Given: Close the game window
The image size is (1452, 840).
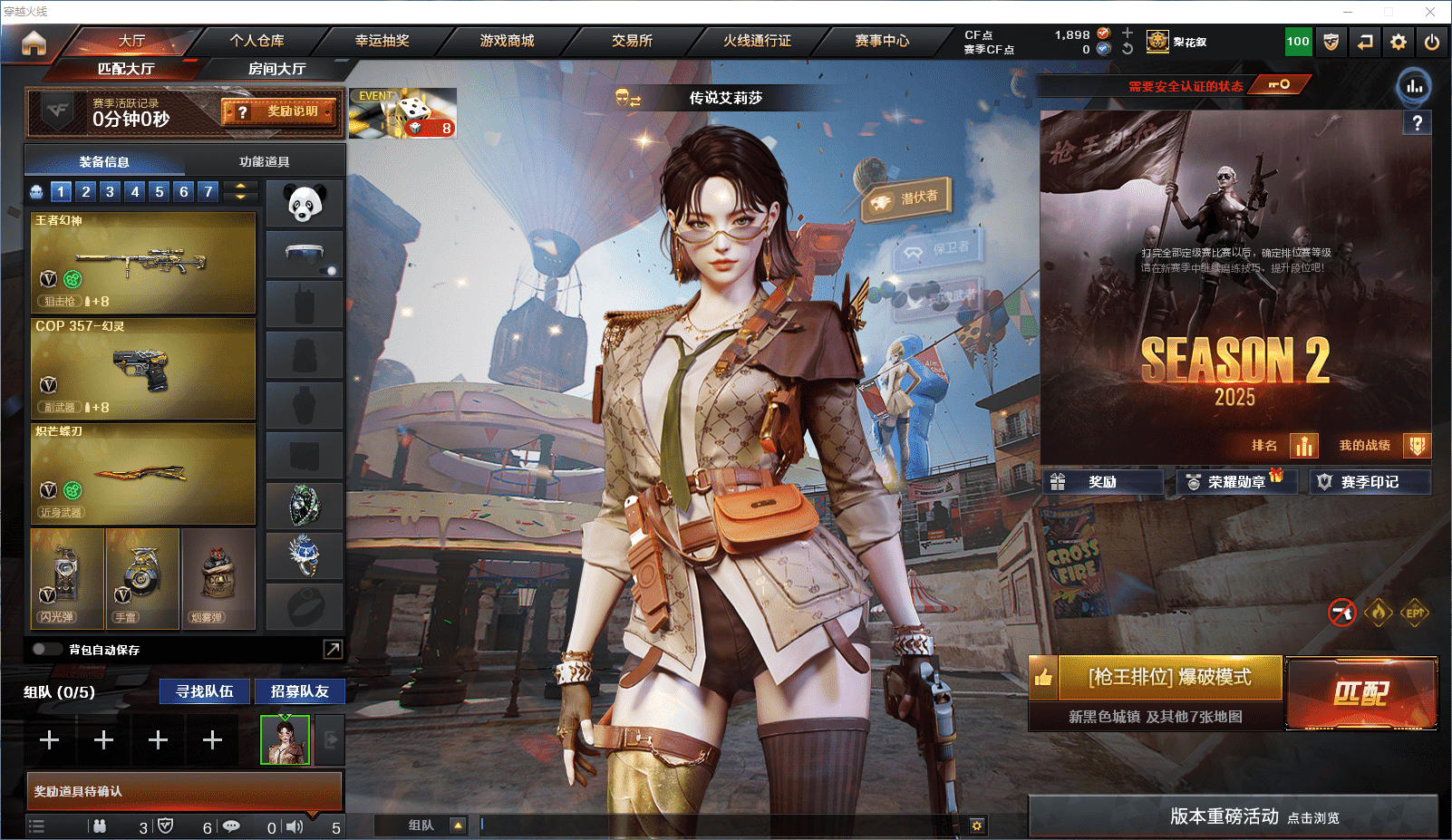Looking at the screenshot, I should click(x=1430, y=12).
